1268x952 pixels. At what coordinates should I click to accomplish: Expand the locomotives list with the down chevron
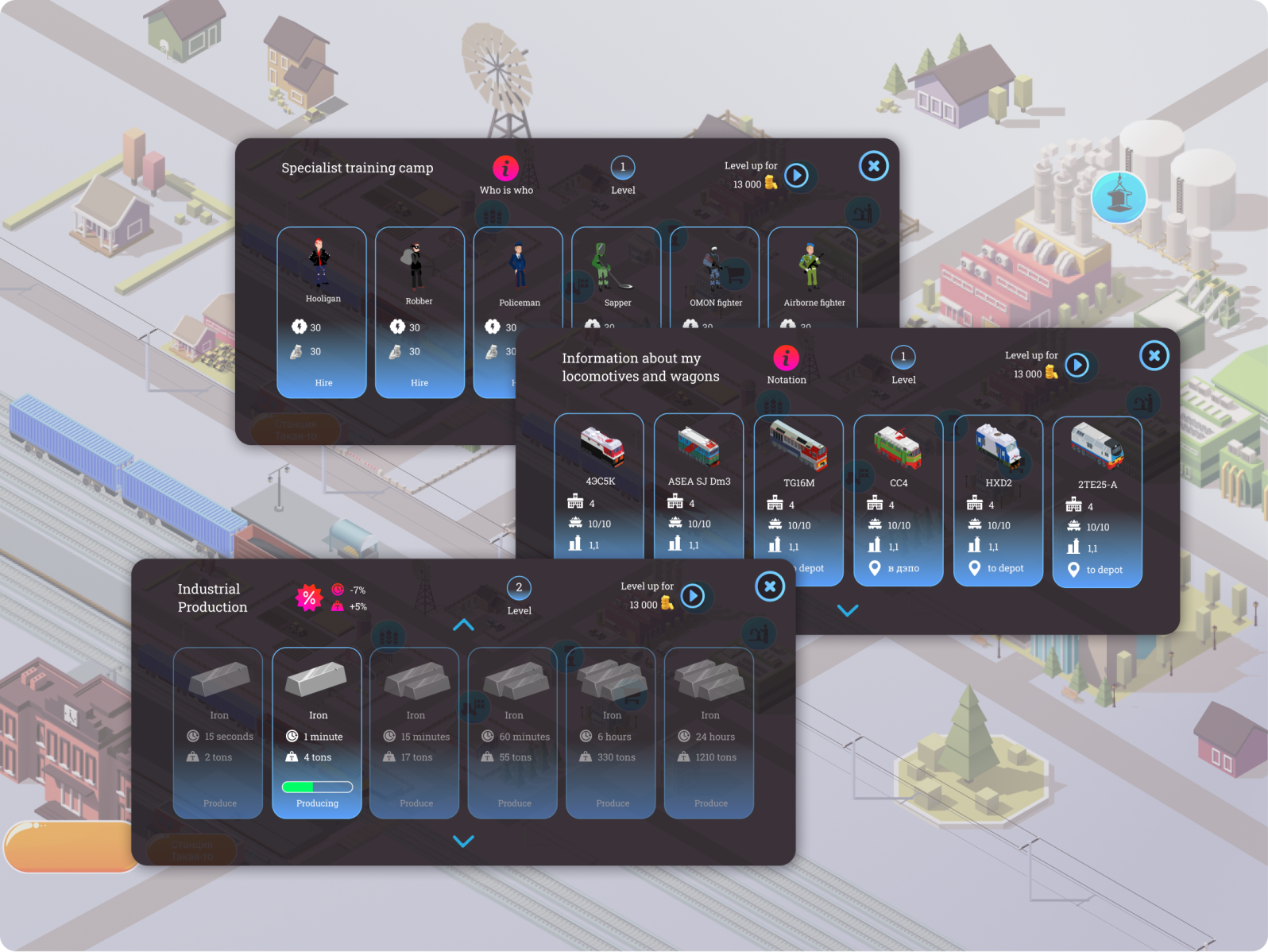click(847, 610)
